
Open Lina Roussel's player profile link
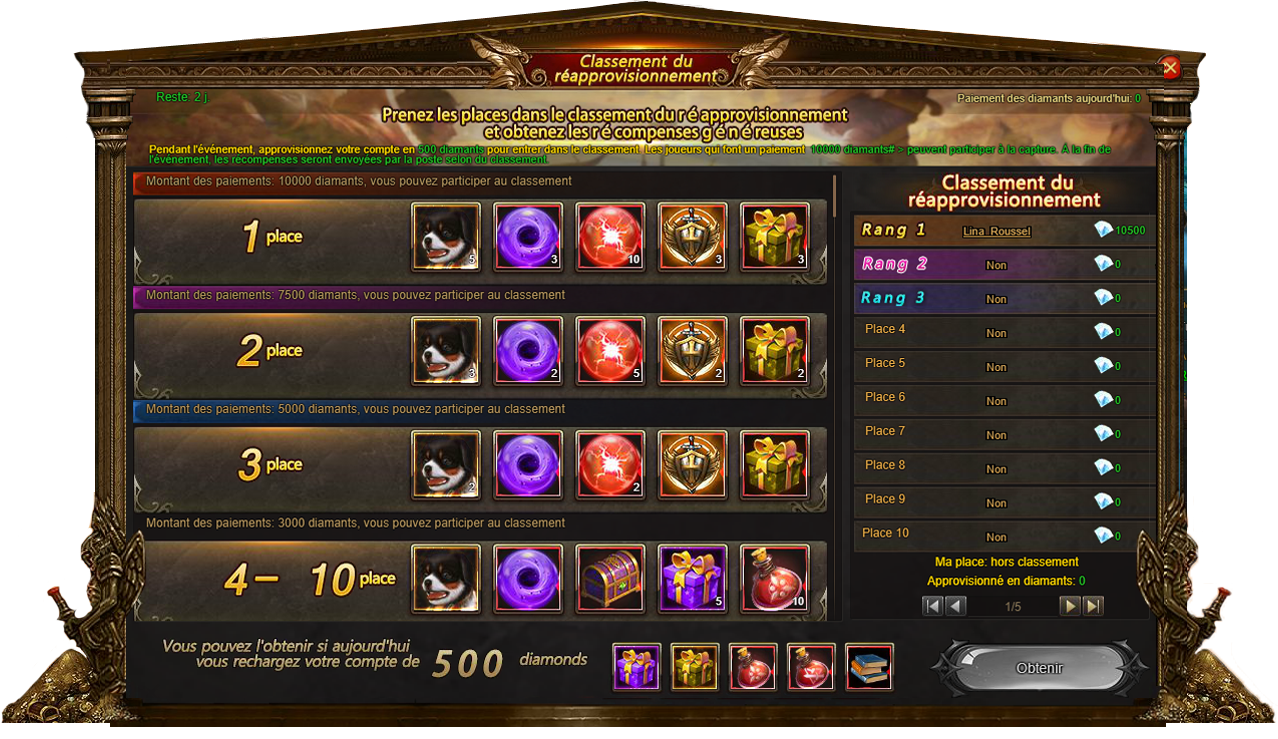point(996,231)
